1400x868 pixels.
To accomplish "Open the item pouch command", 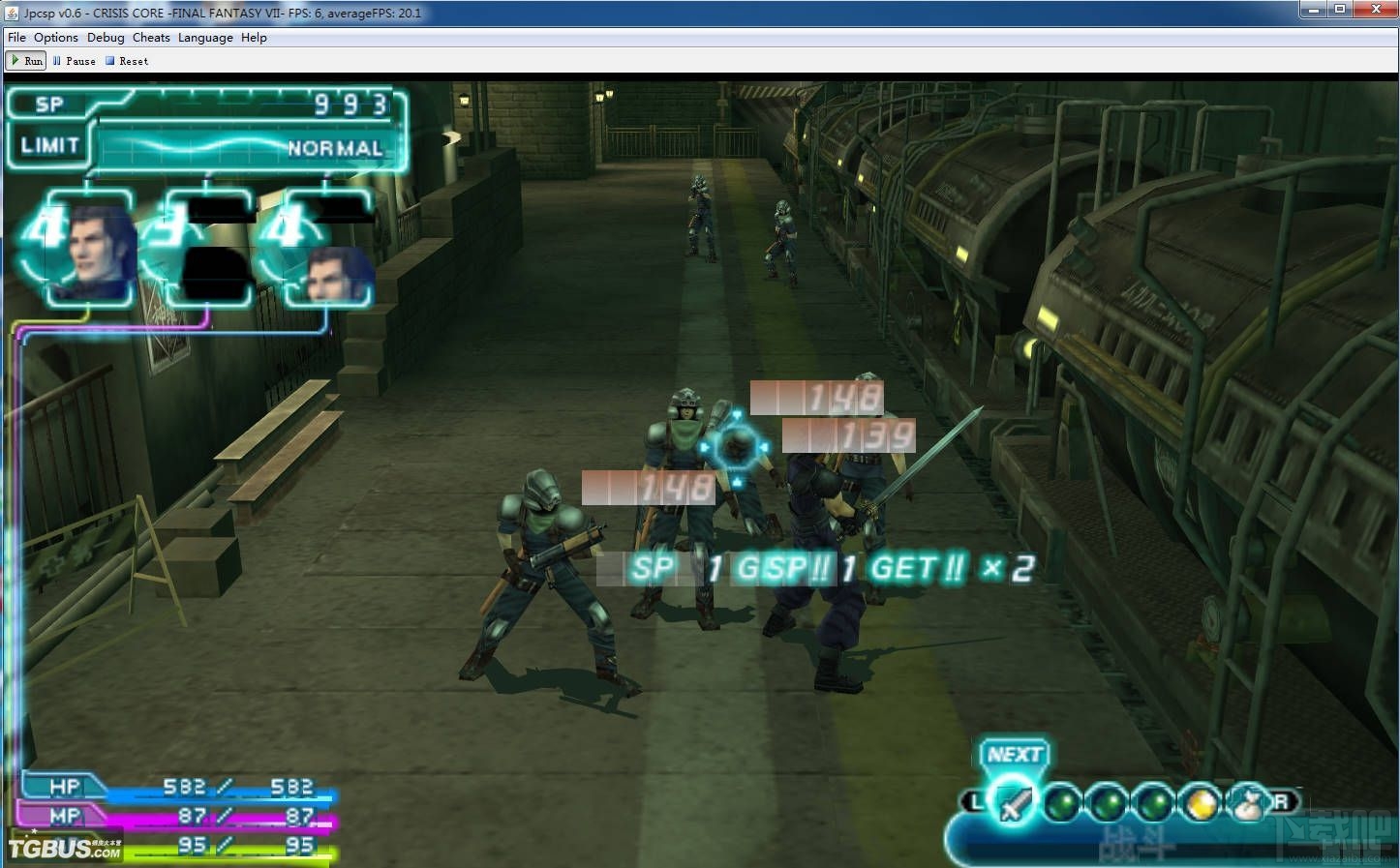I will [x=1246, y=803].
